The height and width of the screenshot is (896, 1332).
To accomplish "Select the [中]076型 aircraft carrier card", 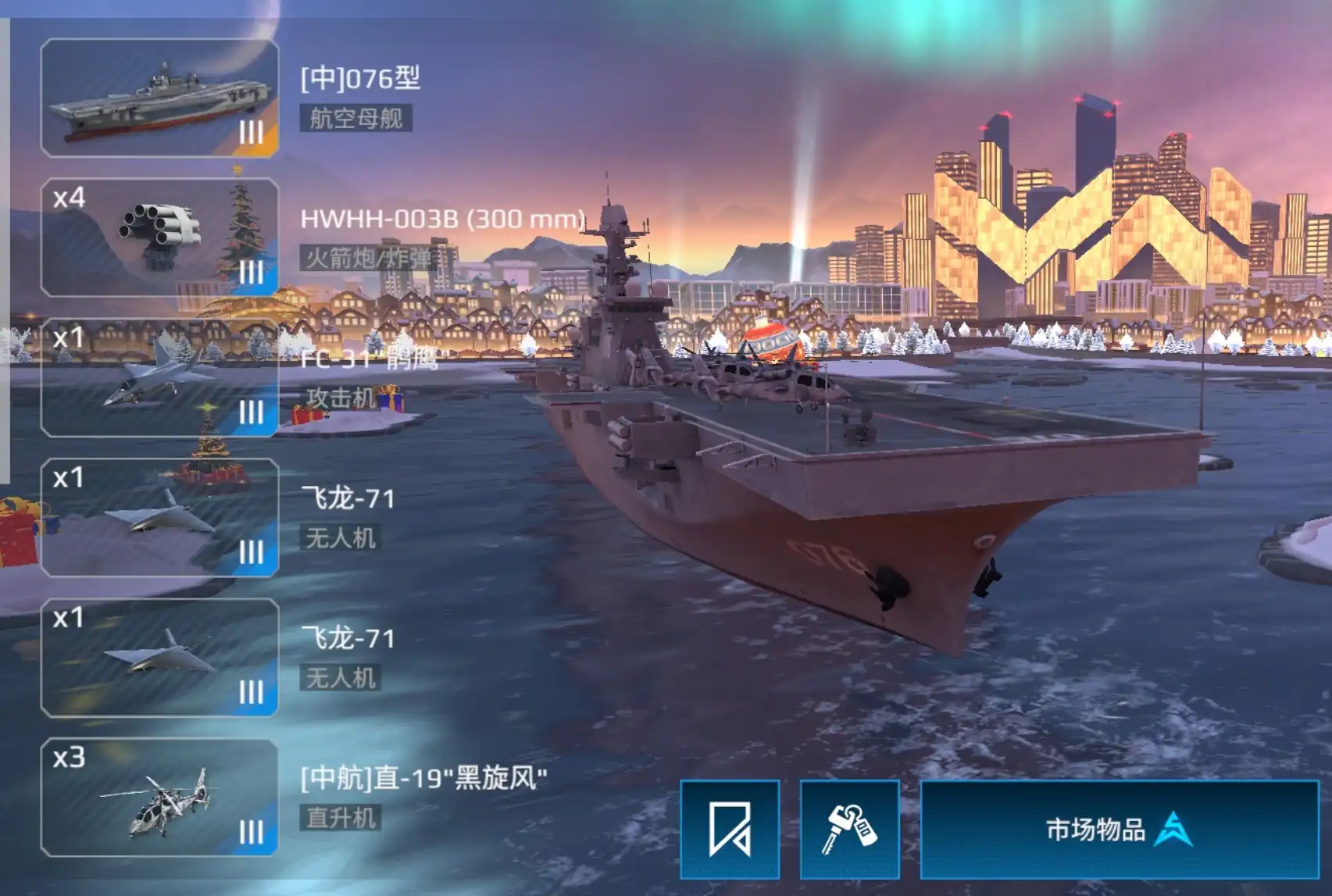I will [159, 98].
